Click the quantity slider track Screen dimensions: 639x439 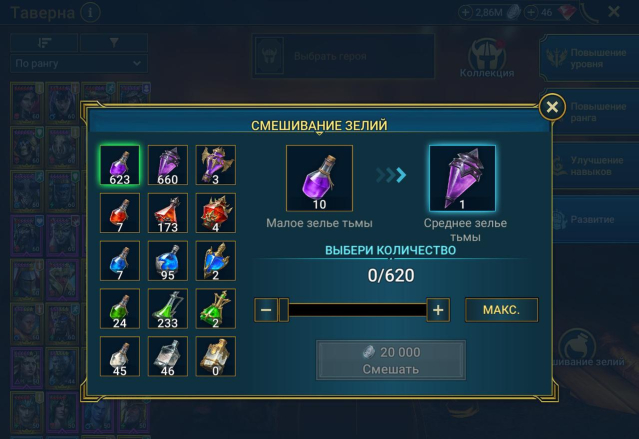pos(356,310)
